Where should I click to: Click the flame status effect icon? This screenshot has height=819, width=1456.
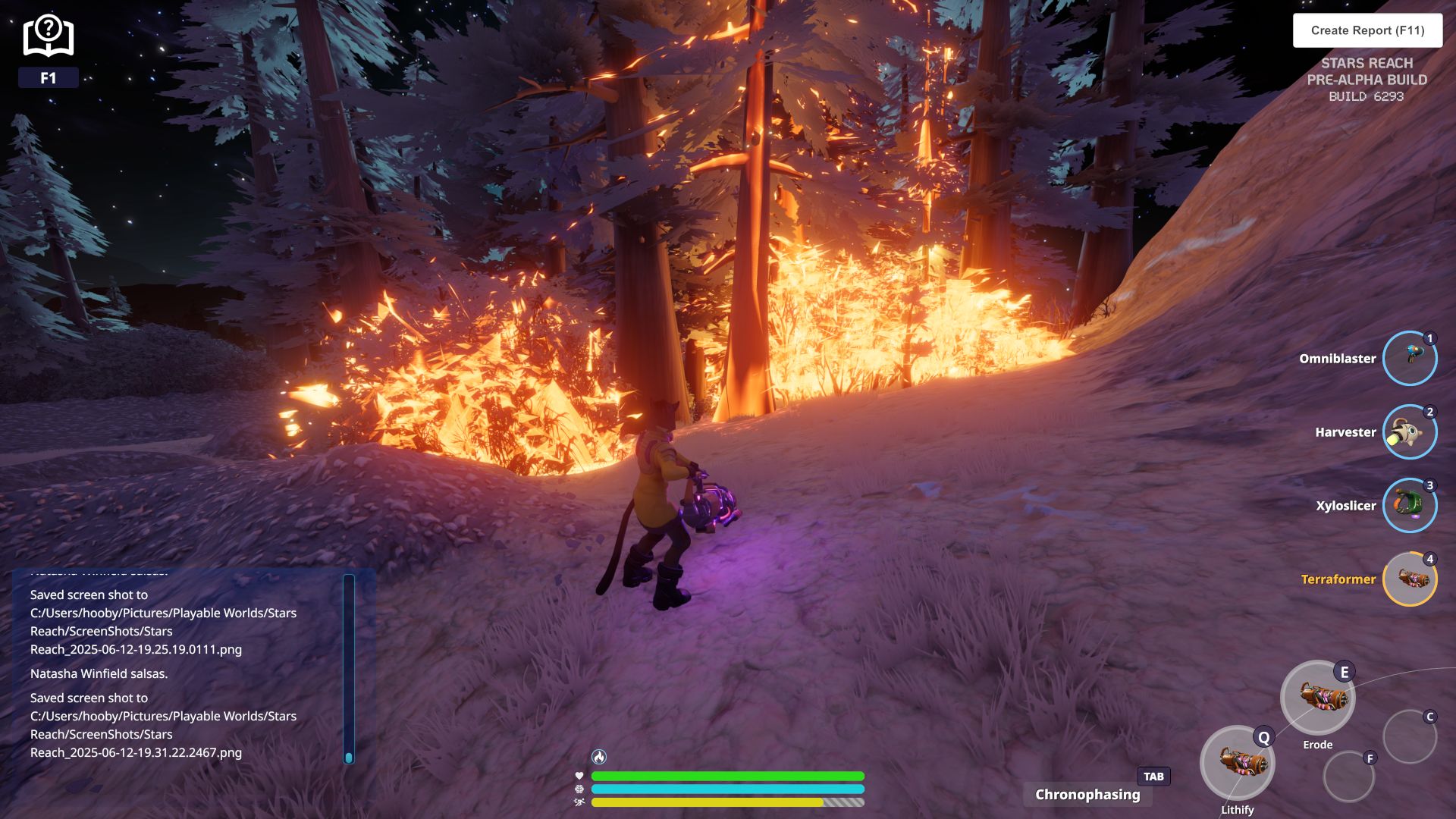pos(599,757)
